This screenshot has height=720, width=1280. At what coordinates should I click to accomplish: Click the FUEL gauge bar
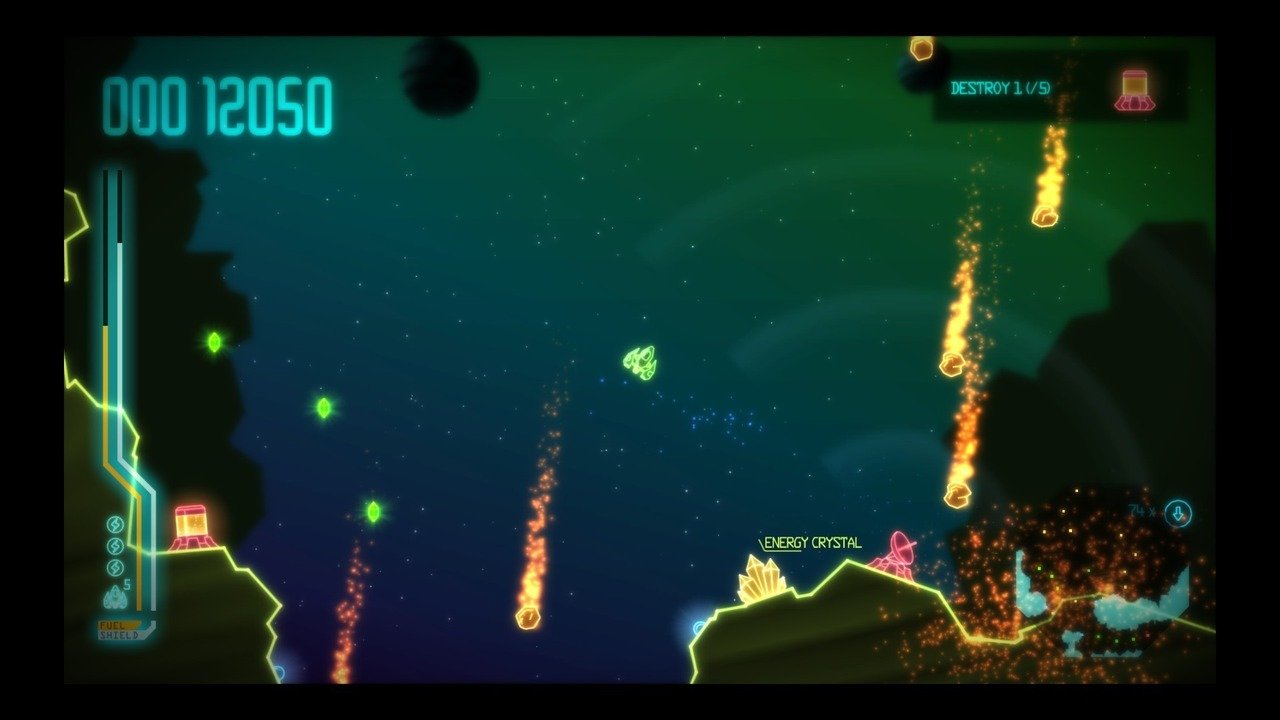117,626
